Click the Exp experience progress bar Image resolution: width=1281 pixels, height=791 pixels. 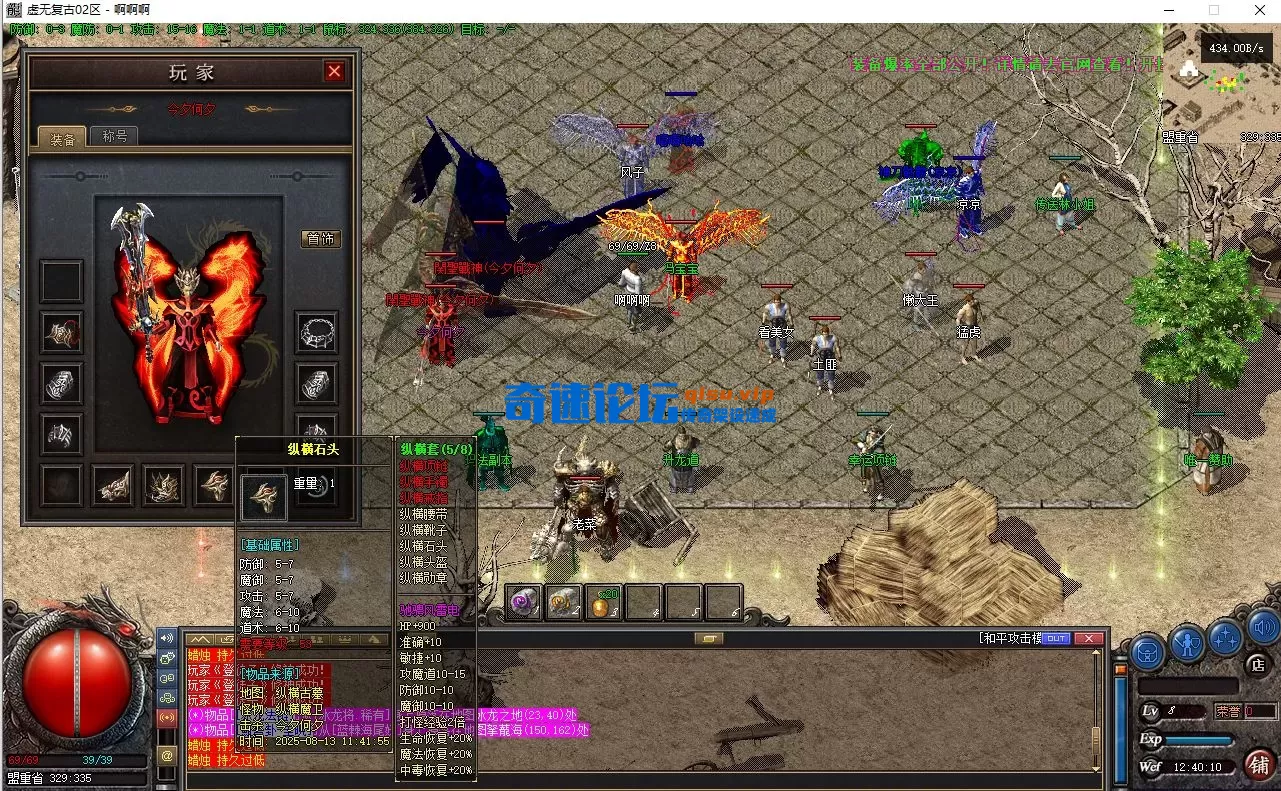pos(1198,739)
